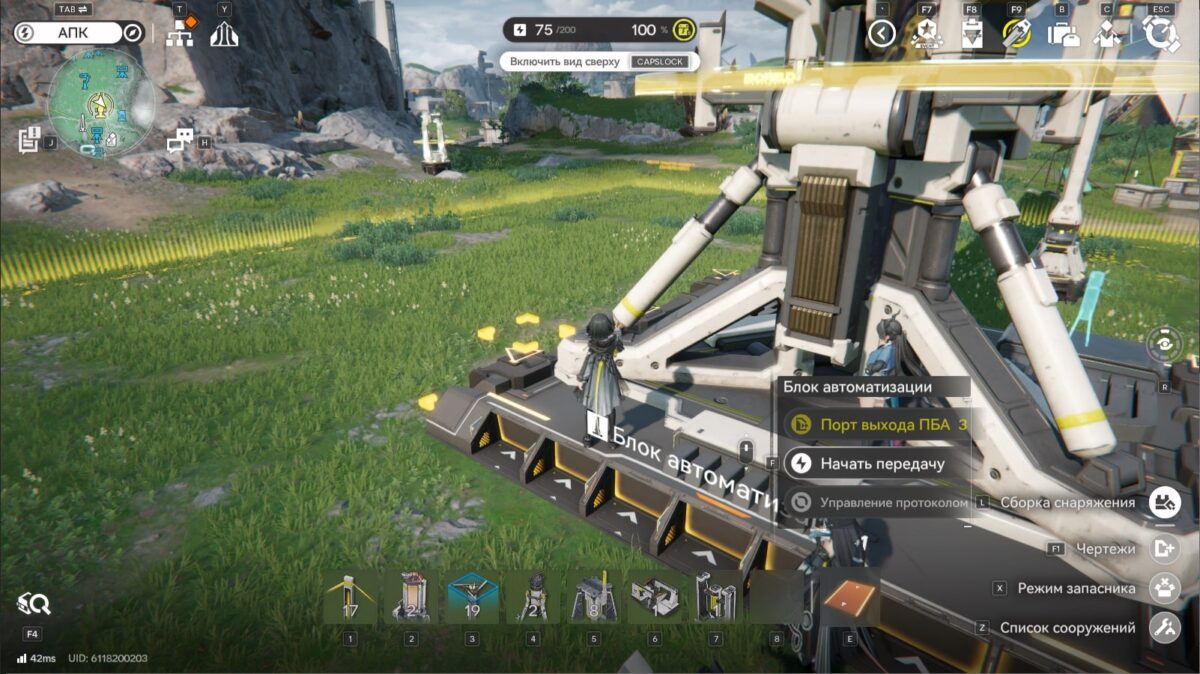Open the "Чертежи" blueprints button
1200x674 pixels.
(x=1162, y=549)
